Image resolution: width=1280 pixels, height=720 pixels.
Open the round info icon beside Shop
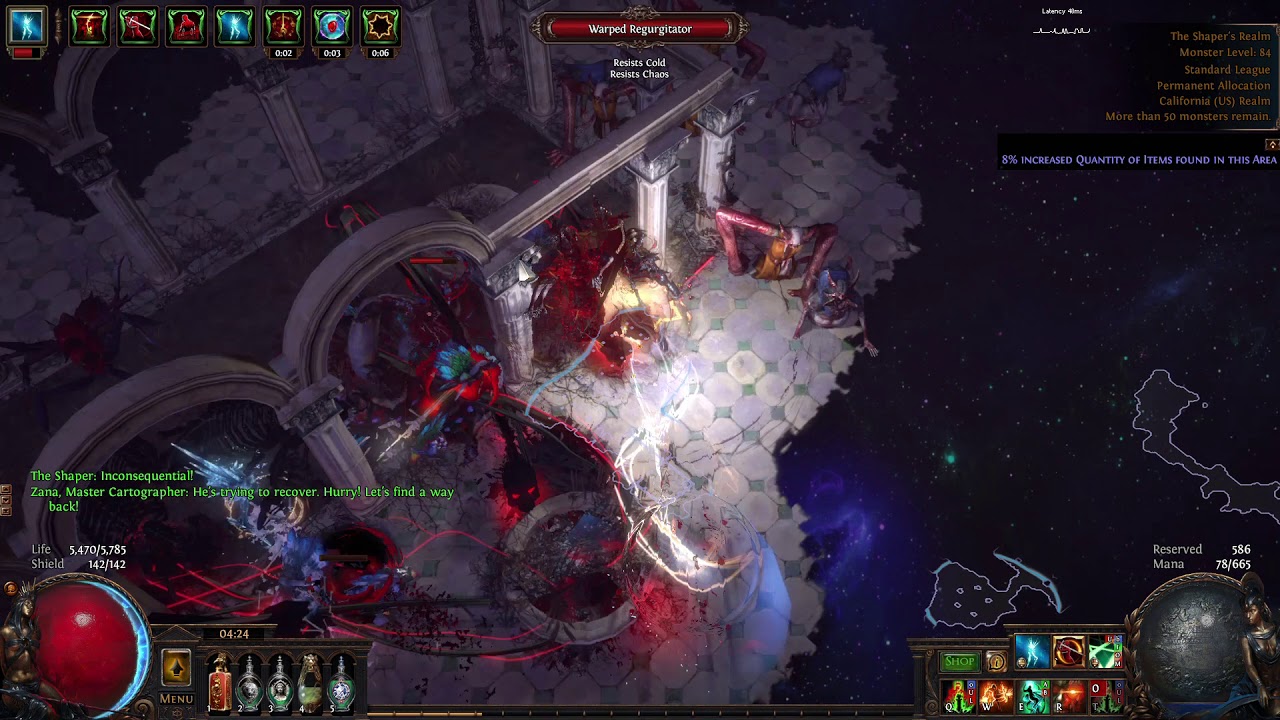coord(996,661)
